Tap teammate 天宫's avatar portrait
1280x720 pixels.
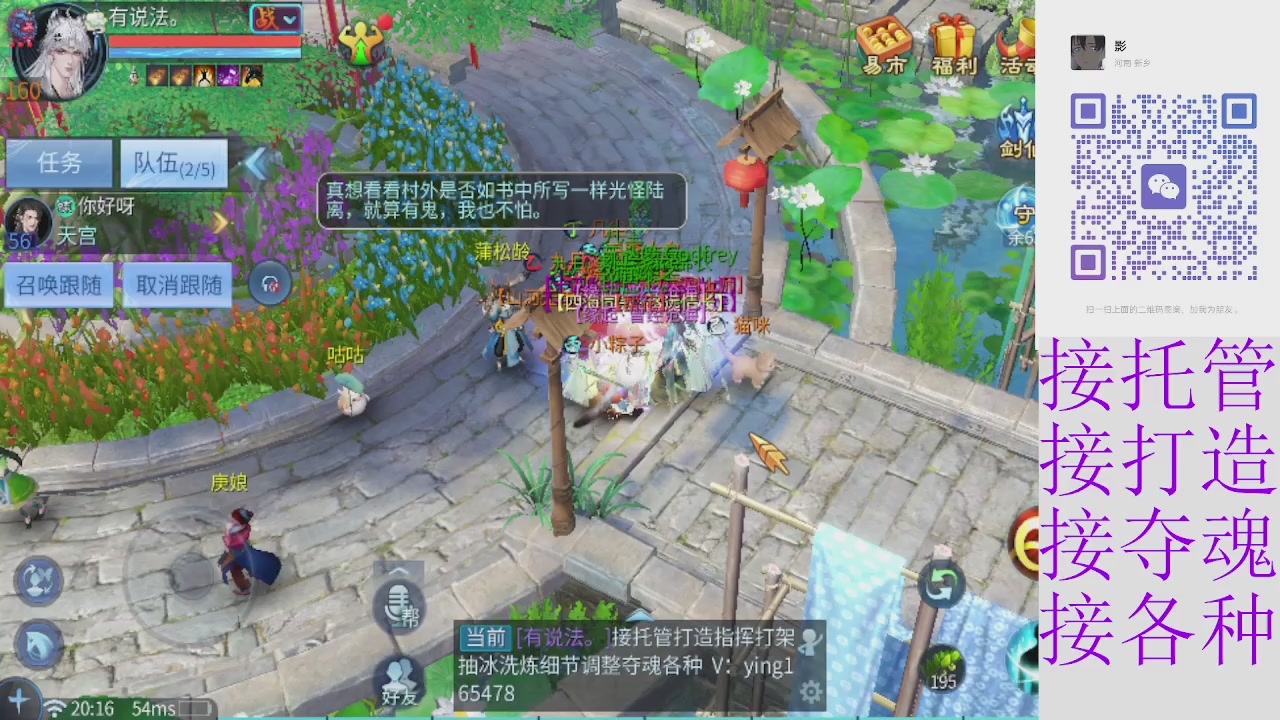pyautogui.click(x=27, y=220)
